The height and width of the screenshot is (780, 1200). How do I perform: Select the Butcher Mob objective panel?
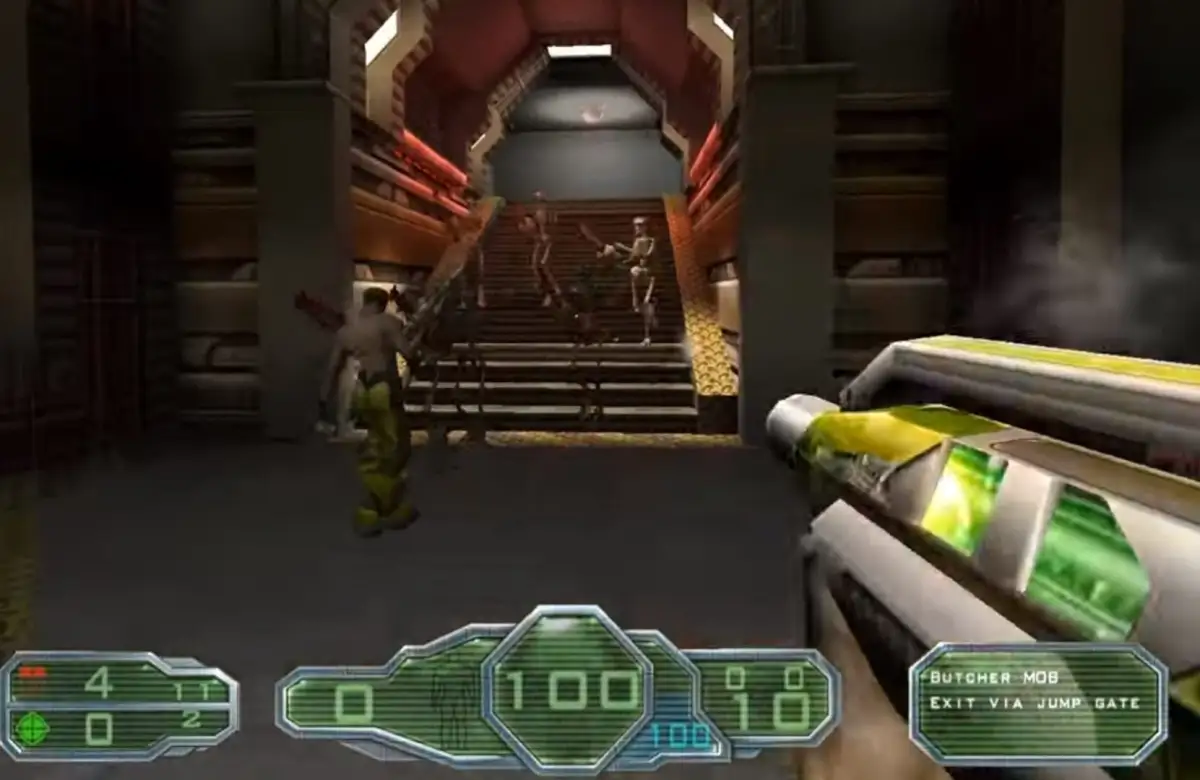(x=1037, y=703)
